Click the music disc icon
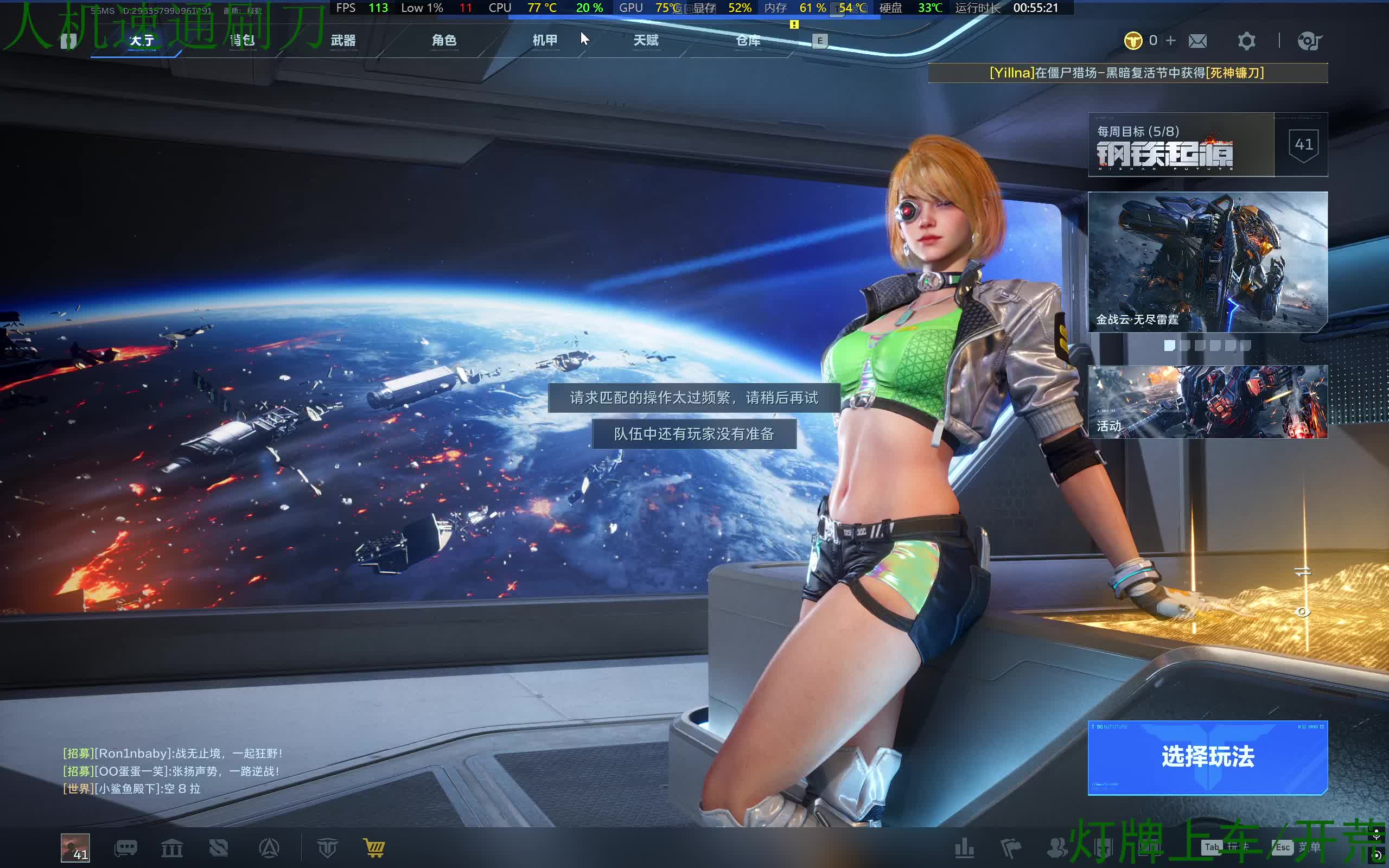1389x868 pixels. click(x=1309, y=41)
